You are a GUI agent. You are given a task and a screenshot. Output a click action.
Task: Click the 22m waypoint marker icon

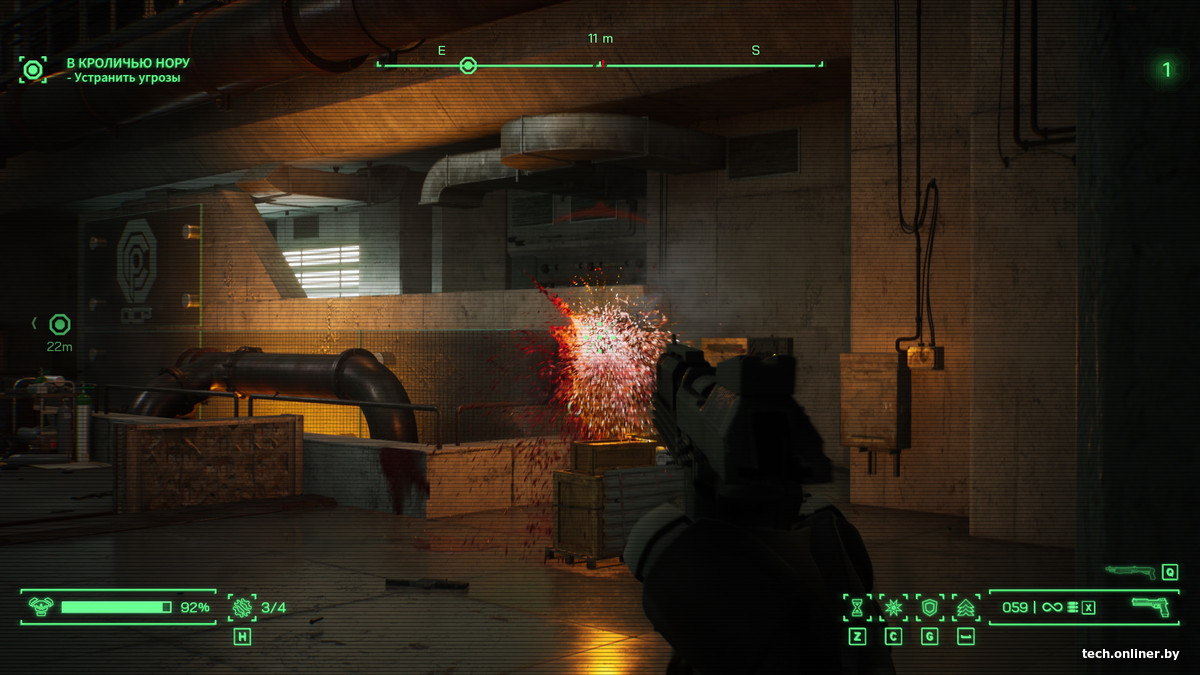(60, 324)
